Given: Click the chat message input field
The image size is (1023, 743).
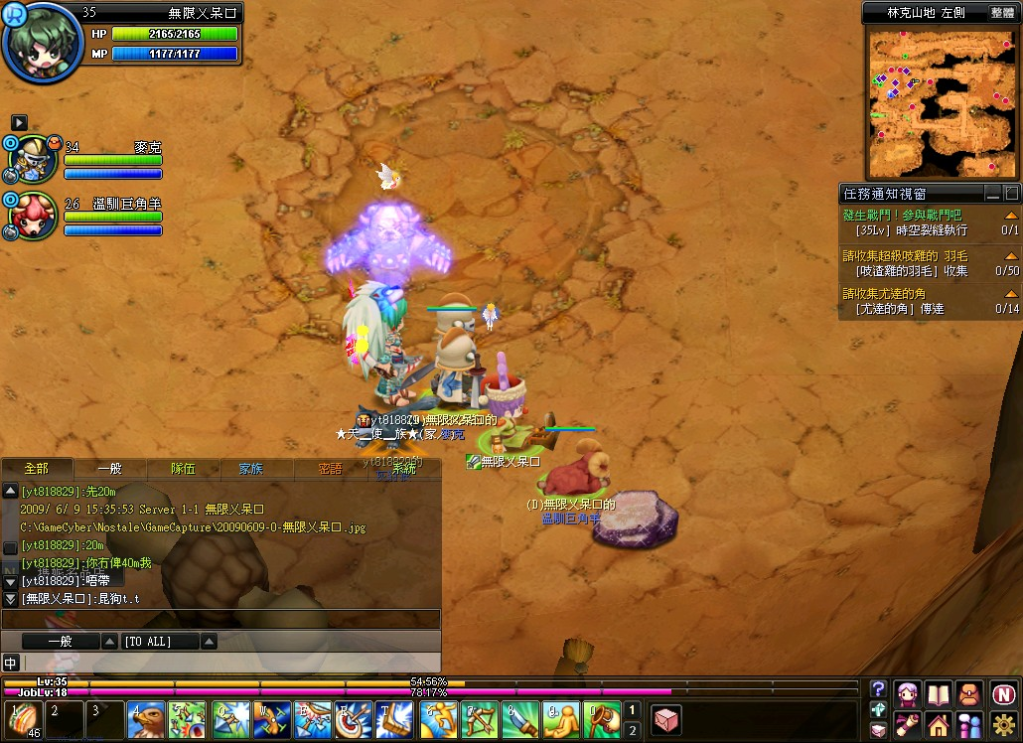Looking at the screenshot, I should point(230,662).
